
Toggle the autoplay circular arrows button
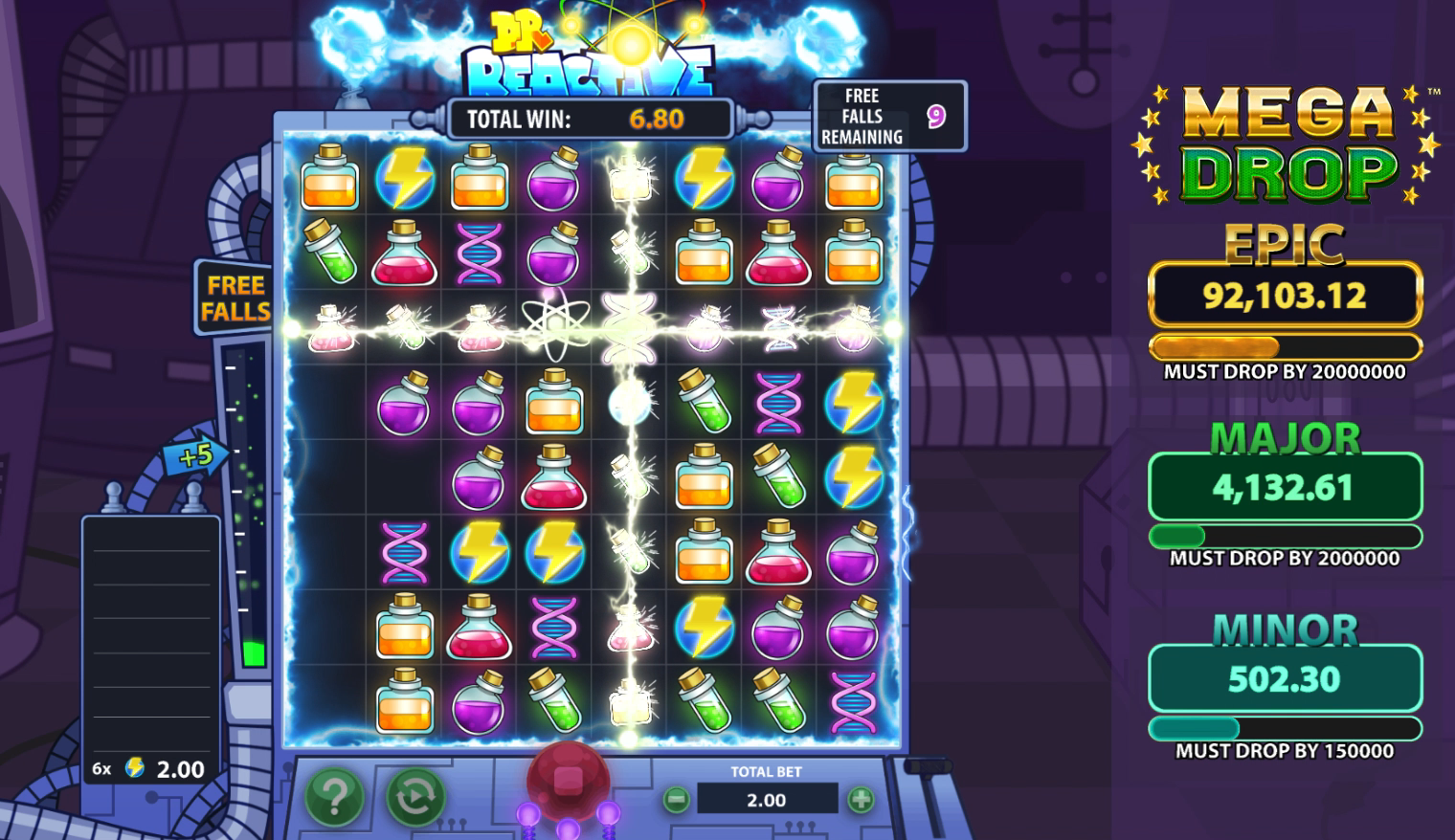coord(414,796)
